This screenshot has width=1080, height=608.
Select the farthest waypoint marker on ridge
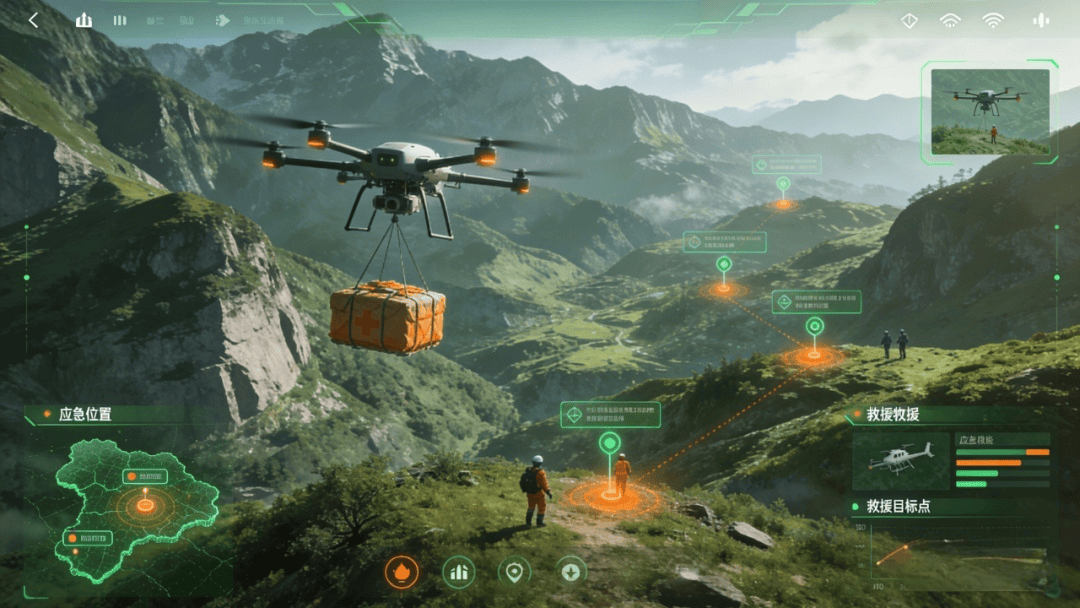(x=783, y=184)
